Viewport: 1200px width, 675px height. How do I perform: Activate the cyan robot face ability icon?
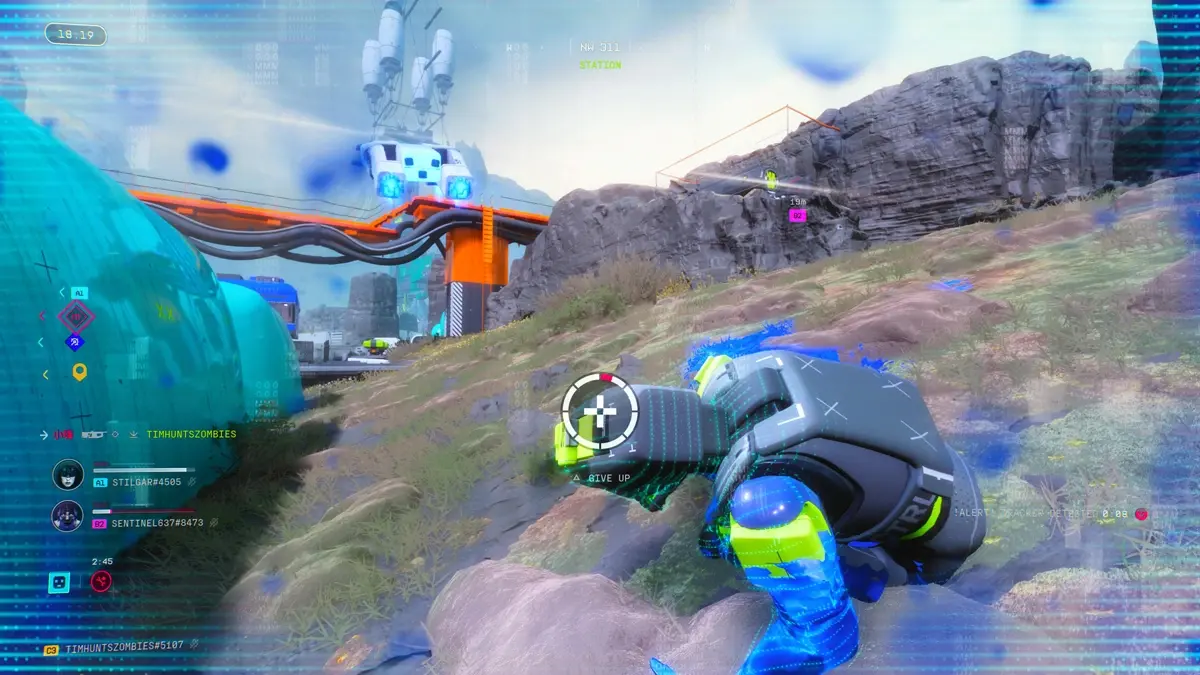[59, 582]
